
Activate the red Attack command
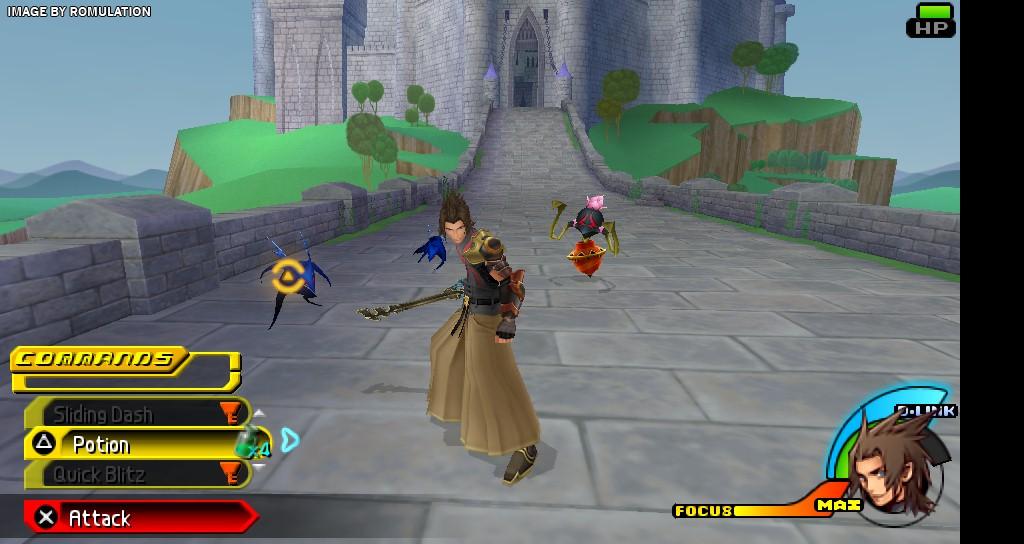click(x=140, y=517)
